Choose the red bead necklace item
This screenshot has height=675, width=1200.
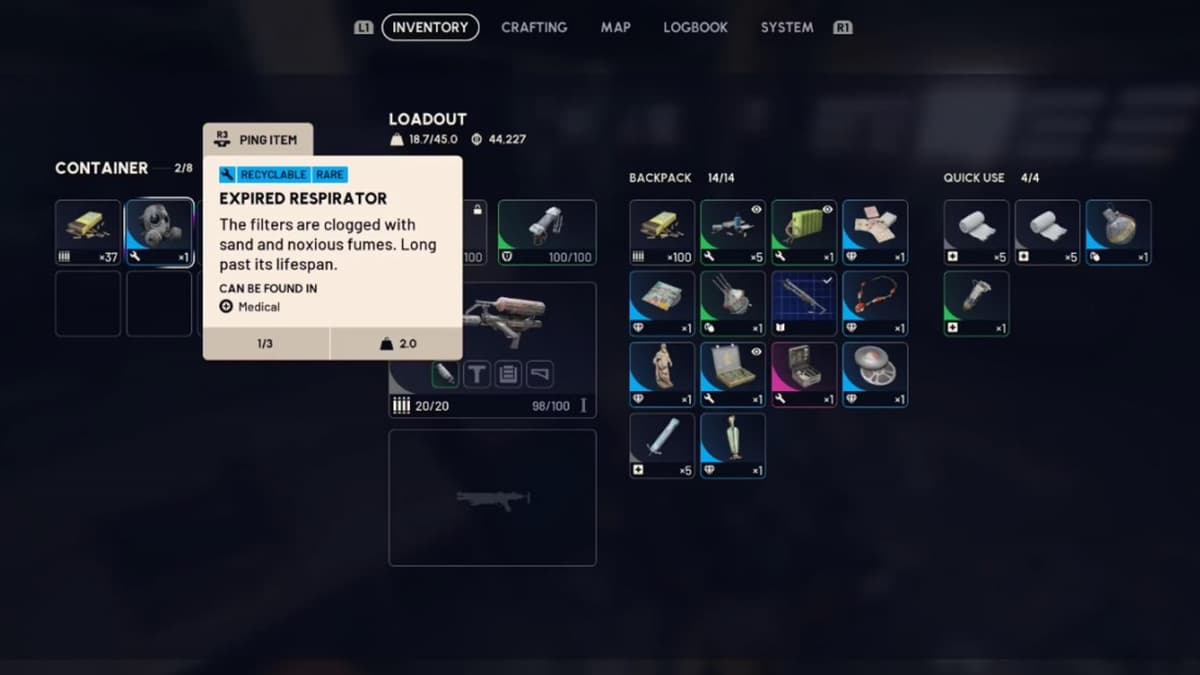click(875, 303)
